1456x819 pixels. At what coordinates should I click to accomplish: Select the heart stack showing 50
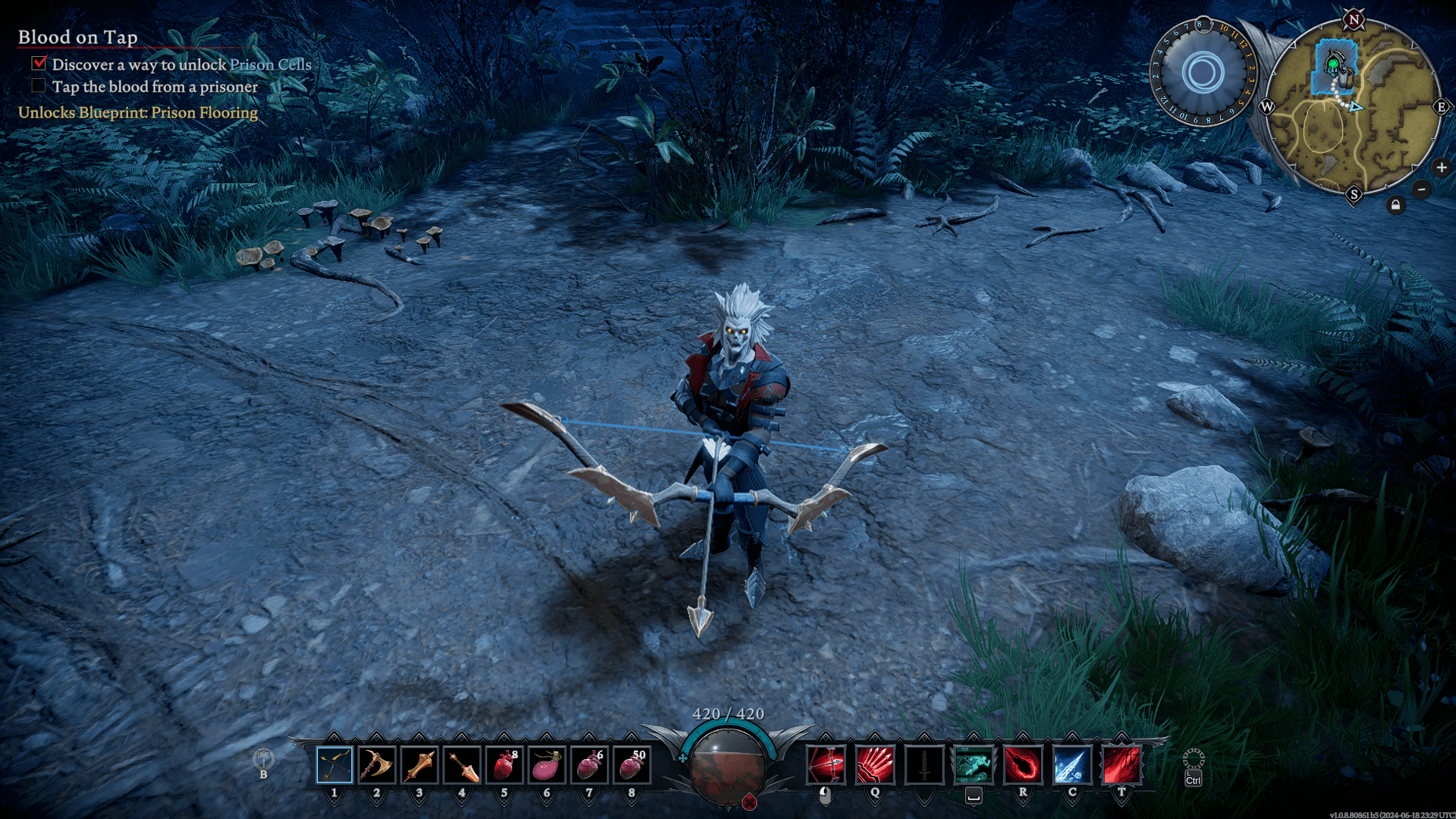coord(632,765)
